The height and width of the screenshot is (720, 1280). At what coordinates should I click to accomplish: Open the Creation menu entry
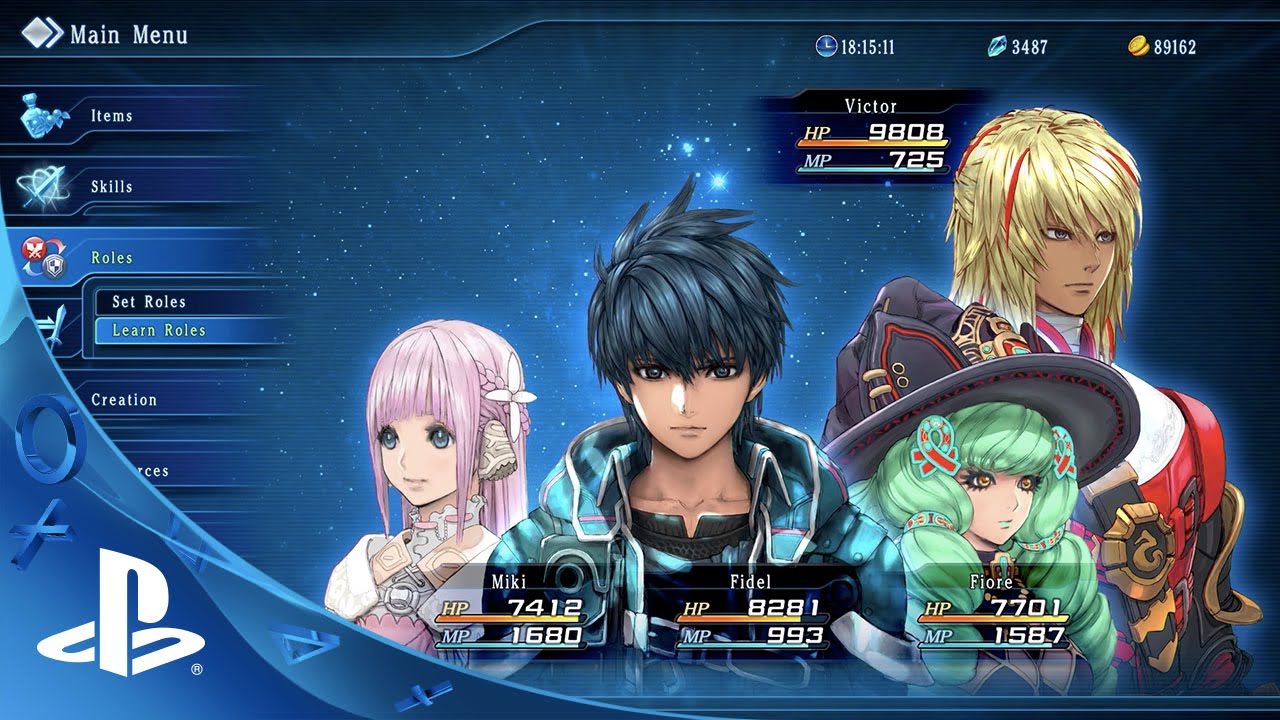click(124, 400)
